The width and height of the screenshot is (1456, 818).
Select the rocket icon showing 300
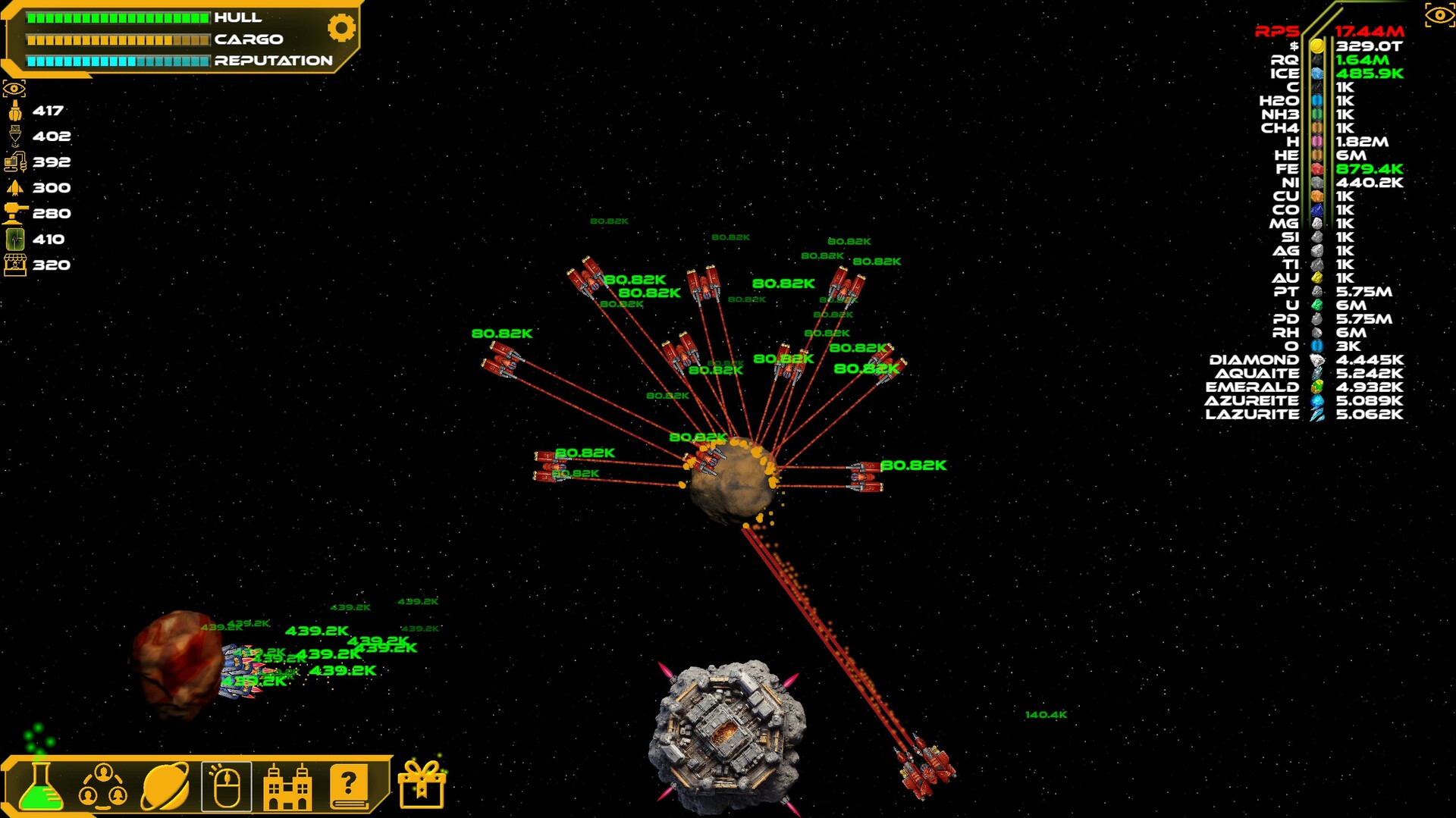coord(14,188)
